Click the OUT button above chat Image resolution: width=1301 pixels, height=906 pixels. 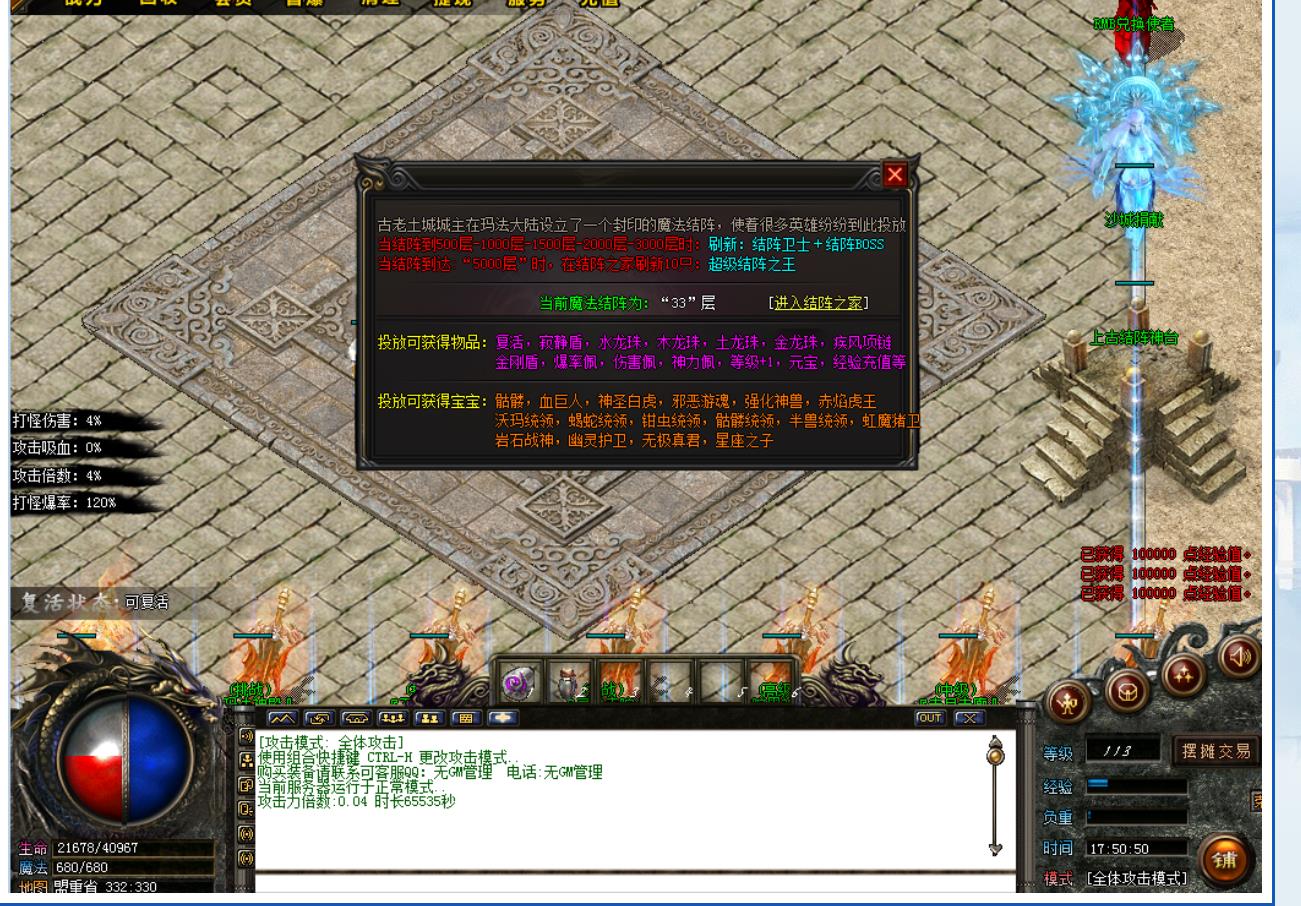click(x=930, y=717)
